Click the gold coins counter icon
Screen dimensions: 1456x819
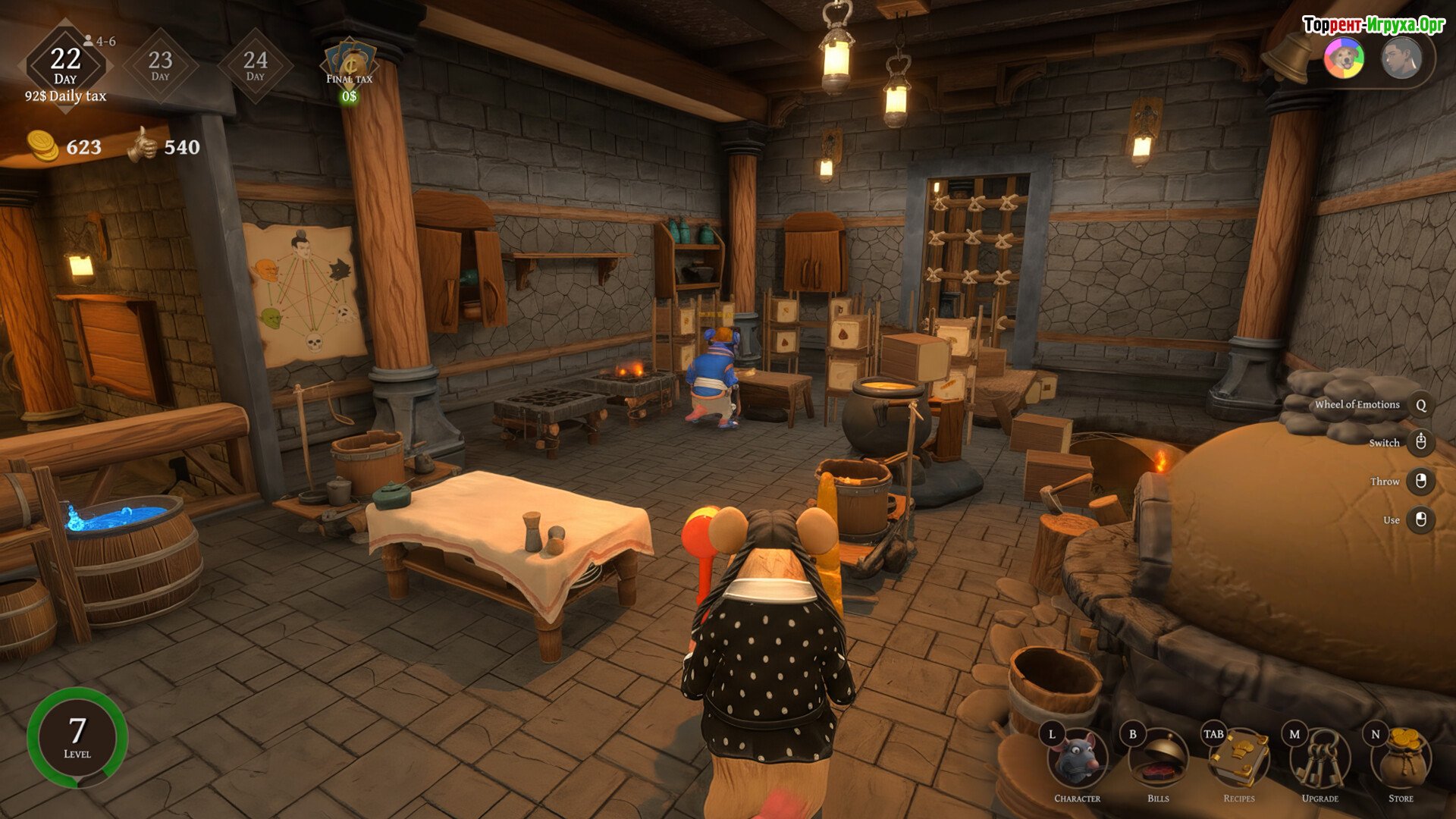click(42, 146)
